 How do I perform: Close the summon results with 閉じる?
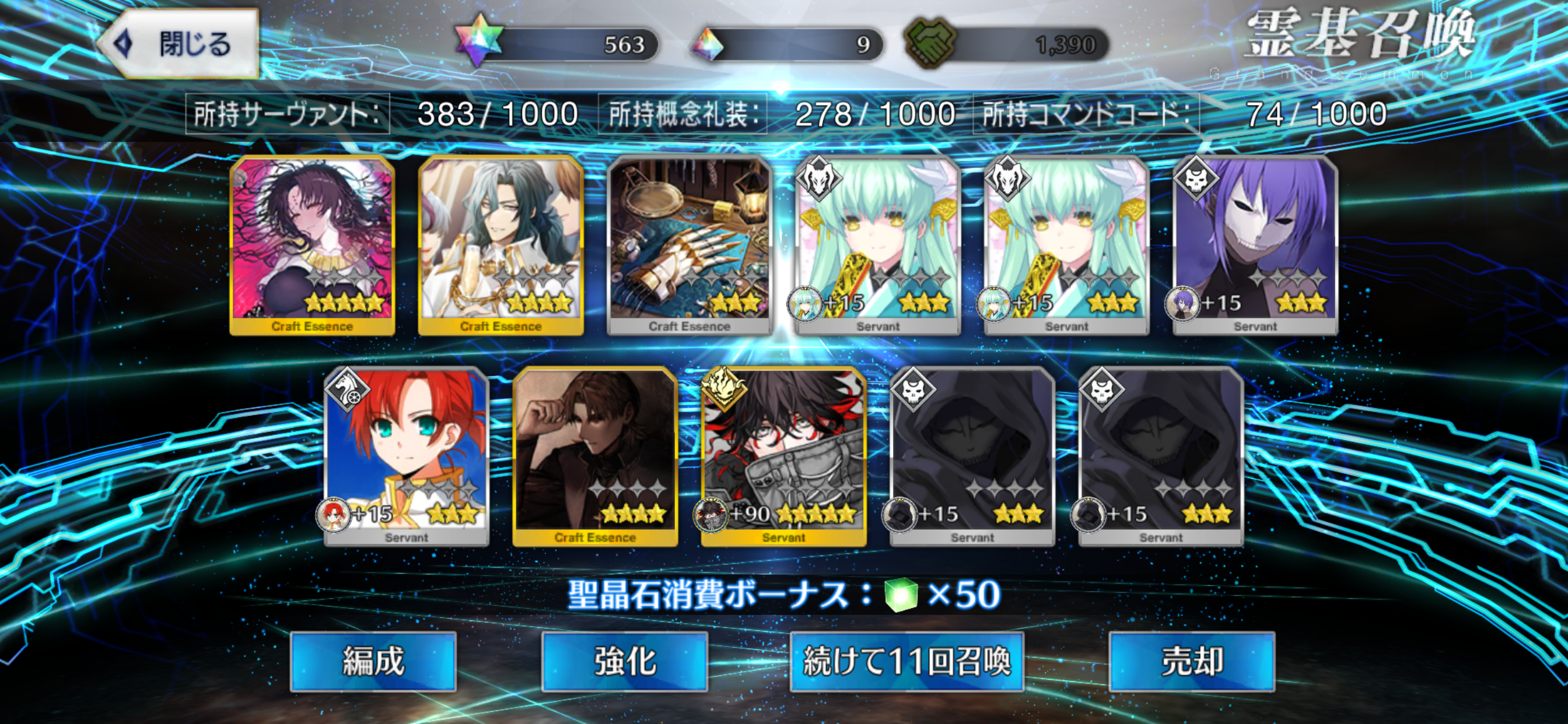180,44
